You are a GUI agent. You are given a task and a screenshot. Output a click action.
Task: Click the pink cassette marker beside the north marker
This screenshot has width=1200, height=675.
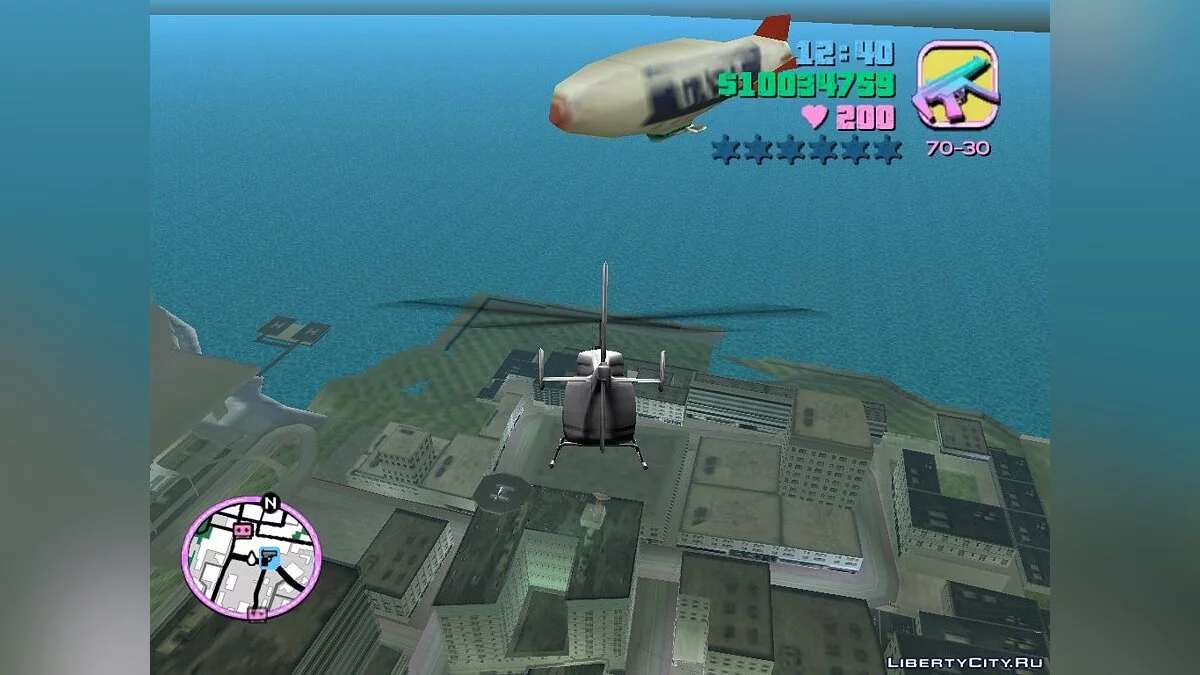[x=241, y=527]
